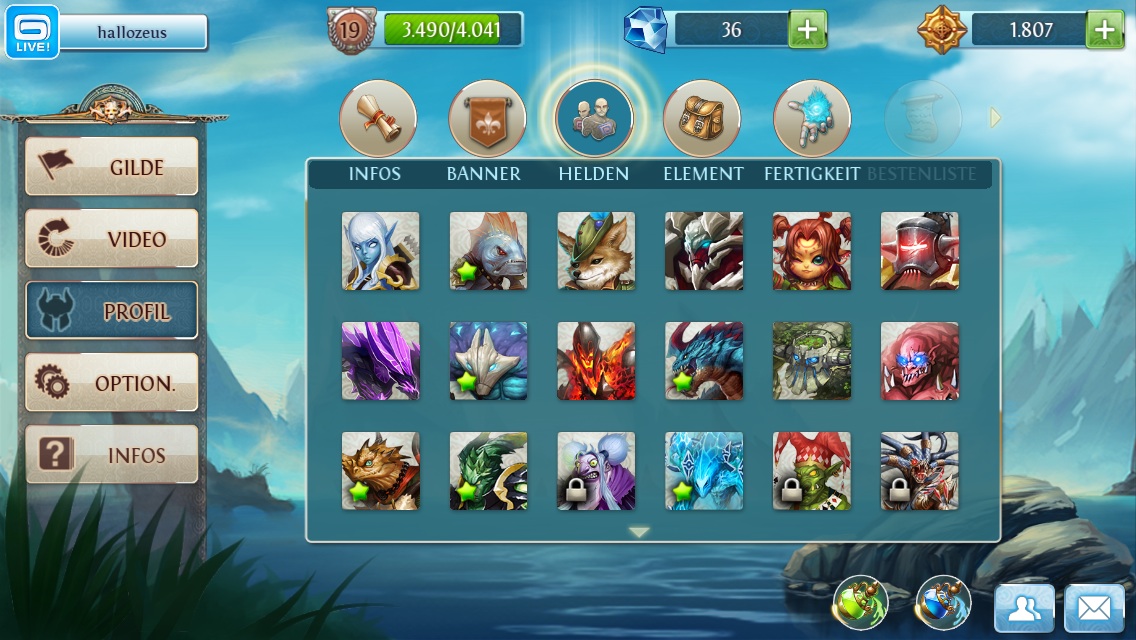
Task: Show next tabs with the right arrow
Action: pyautogui.click(x=995, y=118)
